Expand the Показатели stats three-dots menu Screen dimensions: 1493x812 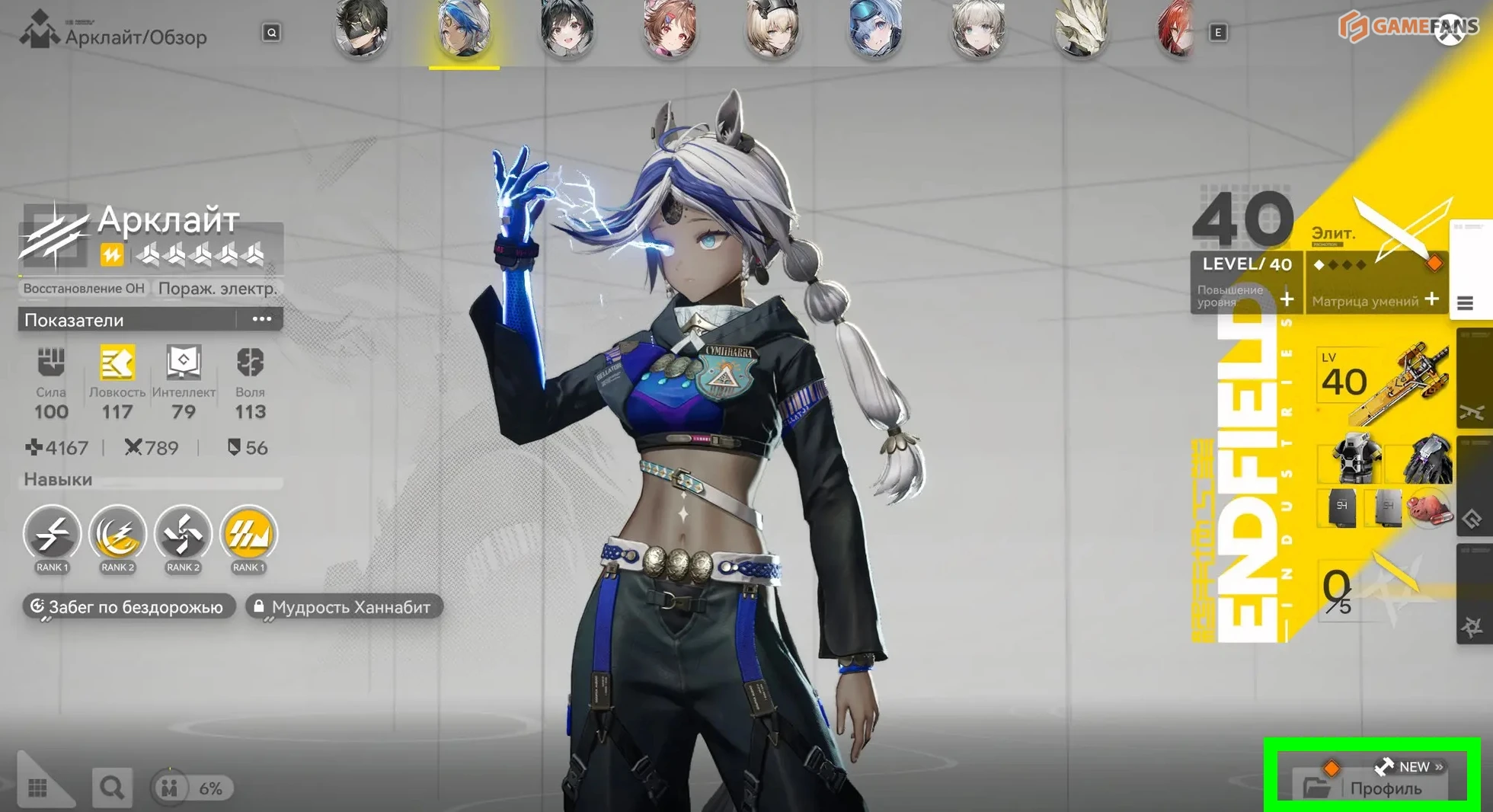(261, 319)
